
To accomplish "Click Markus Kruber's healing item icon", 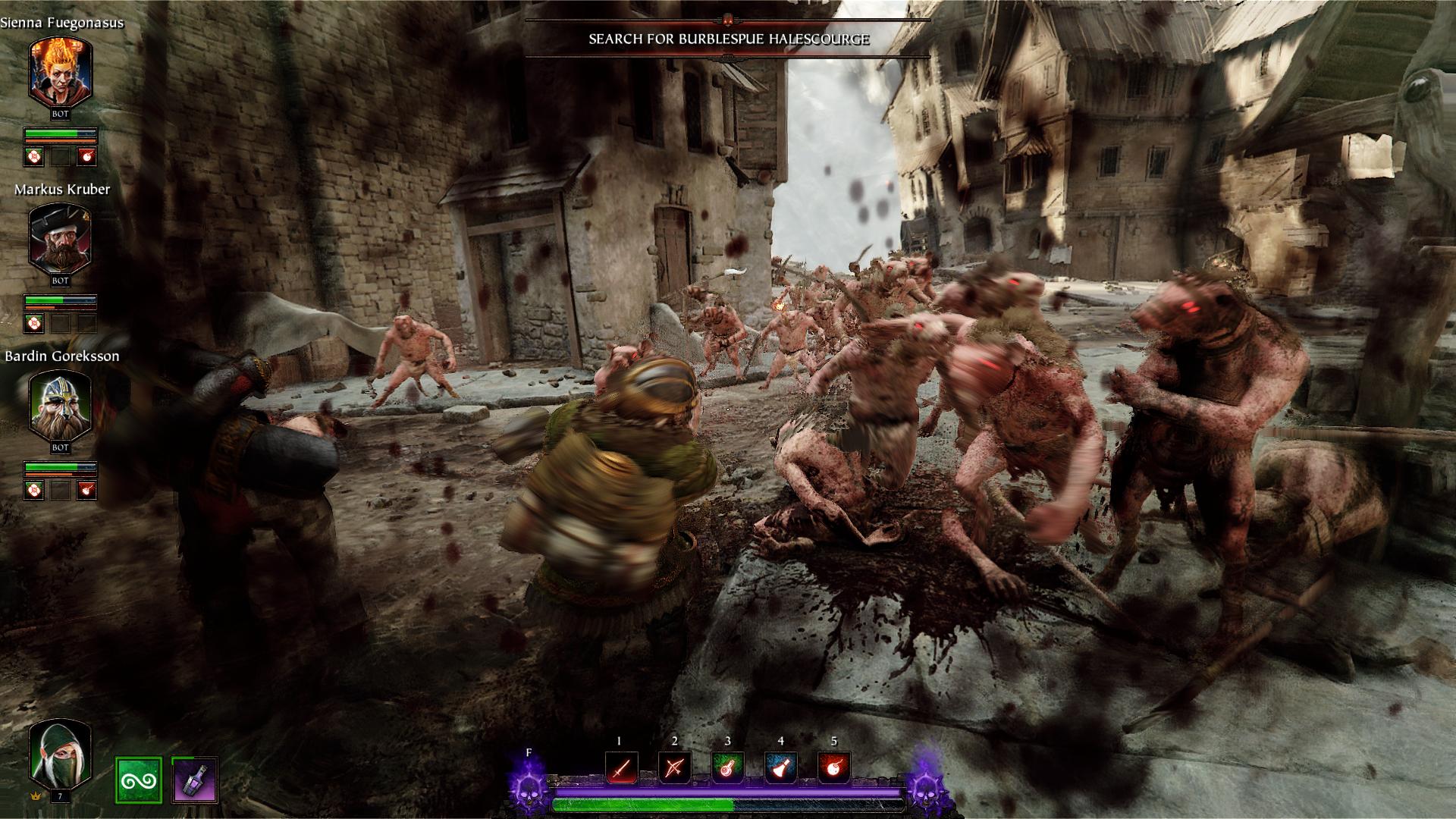I will pyautogui.click(x=34, y=324).
